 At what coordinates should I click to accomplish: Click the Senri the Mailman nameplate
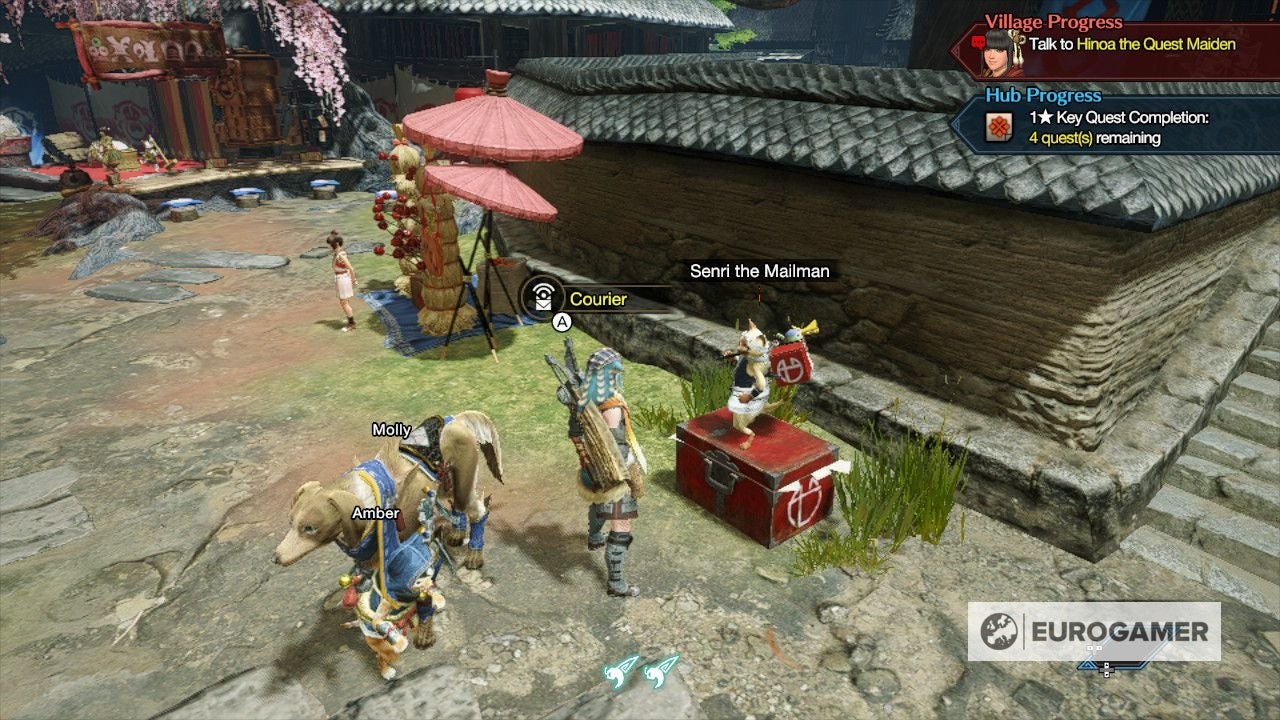760,271
